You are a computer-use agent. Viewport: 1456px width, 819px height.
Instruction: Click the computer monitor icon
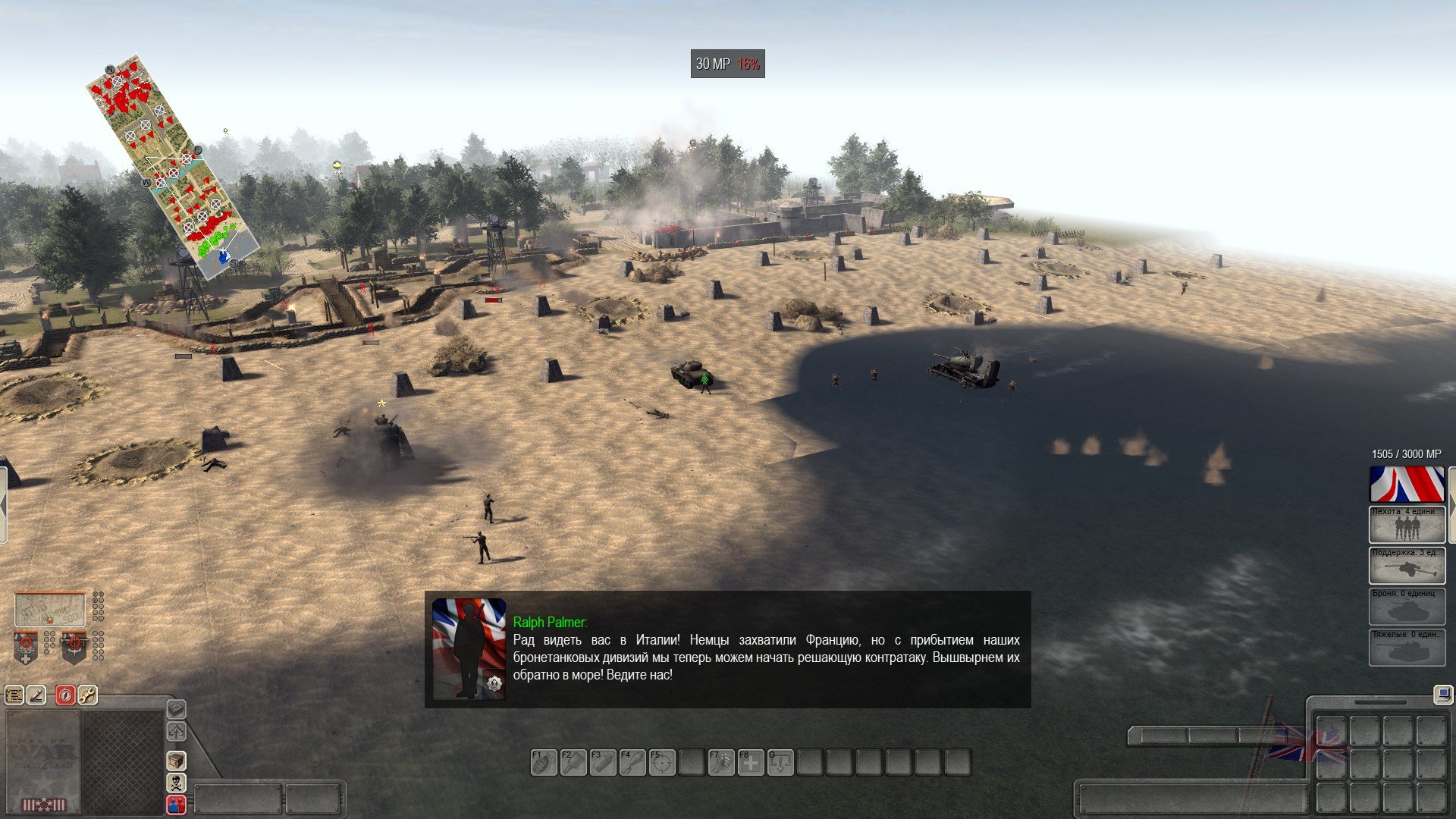1442,693
